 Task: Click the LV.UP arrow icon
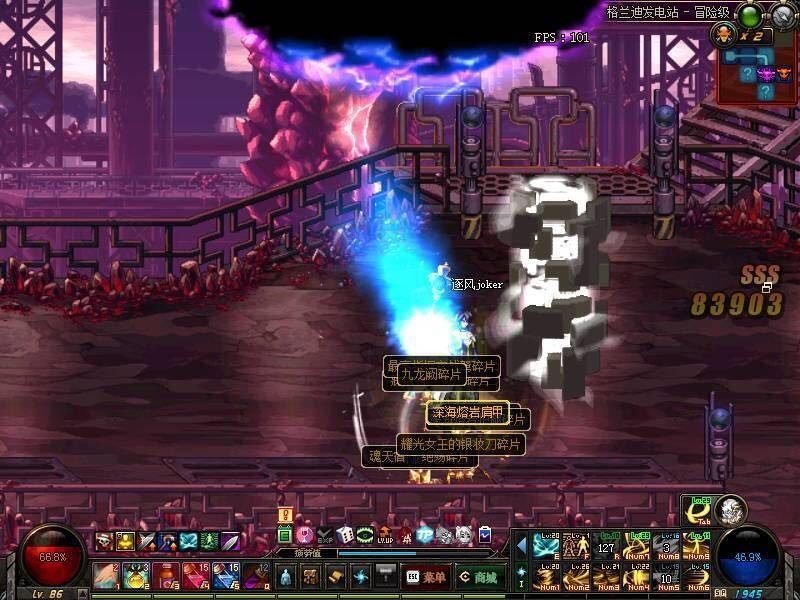[385, 535]
